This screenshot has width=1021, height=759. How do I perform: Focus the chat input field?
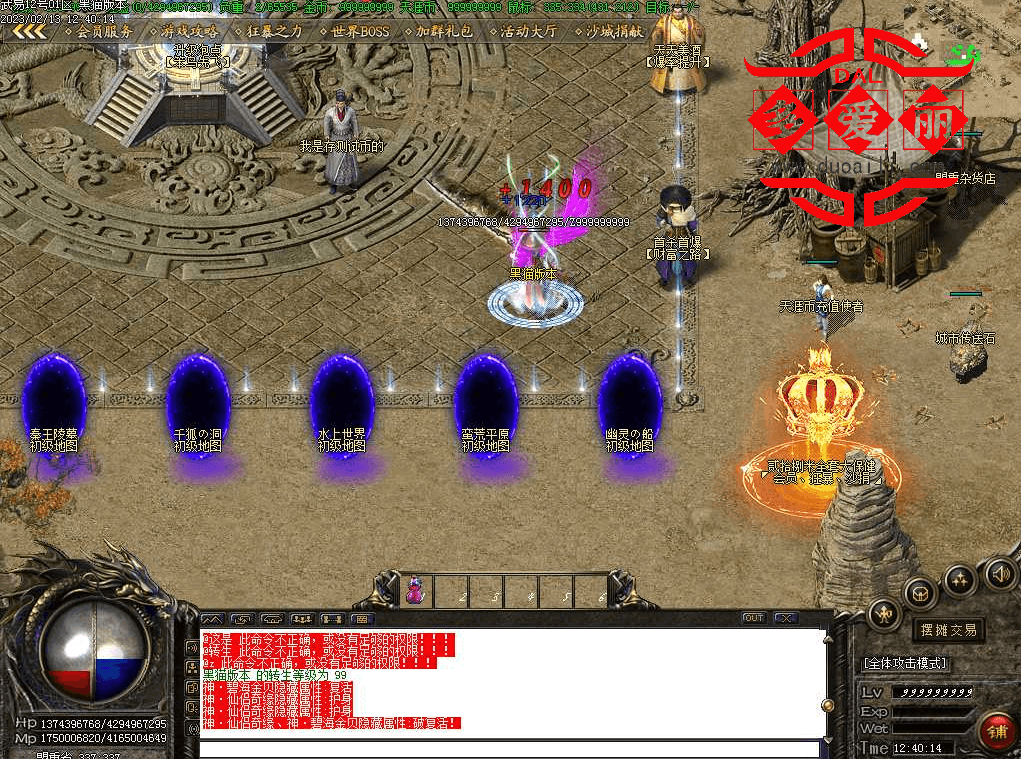pos(508,749)
